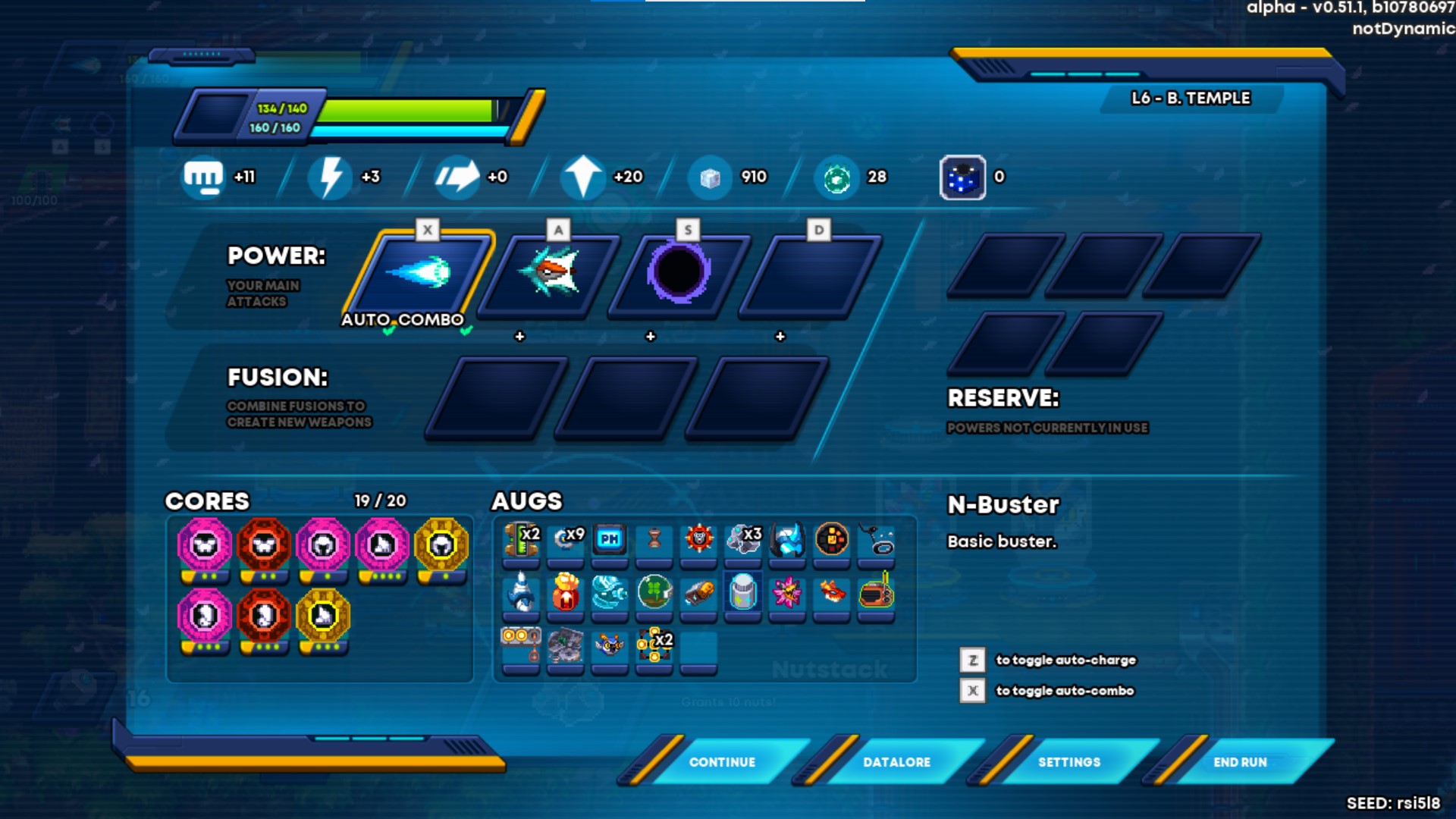1456x819 pixels.
Task: Select the blue owl aug
Action: pyautogui.click(x=610, y=645)
